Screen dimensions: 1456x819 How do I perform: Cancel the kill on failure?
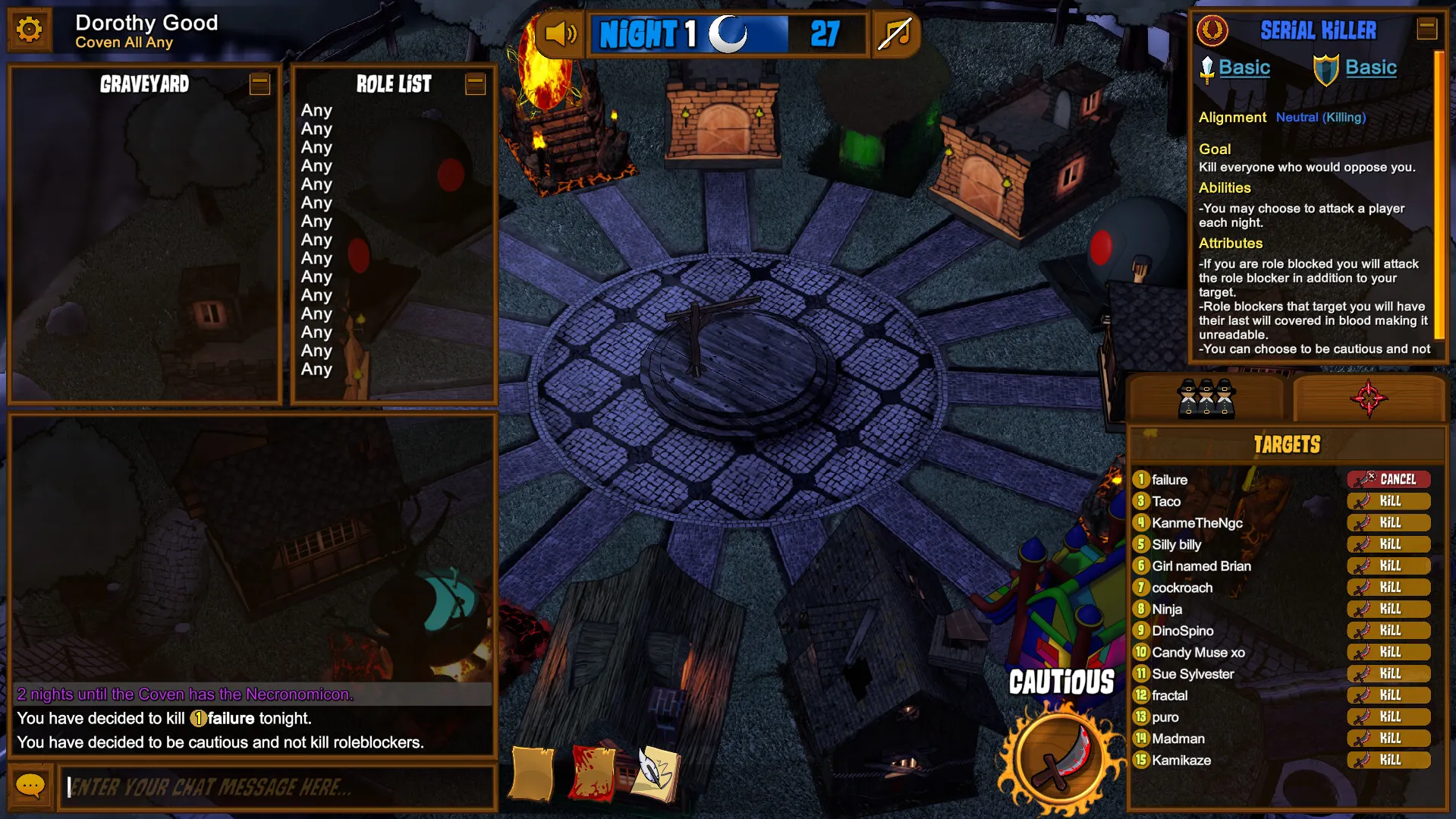click(x=1388, y=479)
